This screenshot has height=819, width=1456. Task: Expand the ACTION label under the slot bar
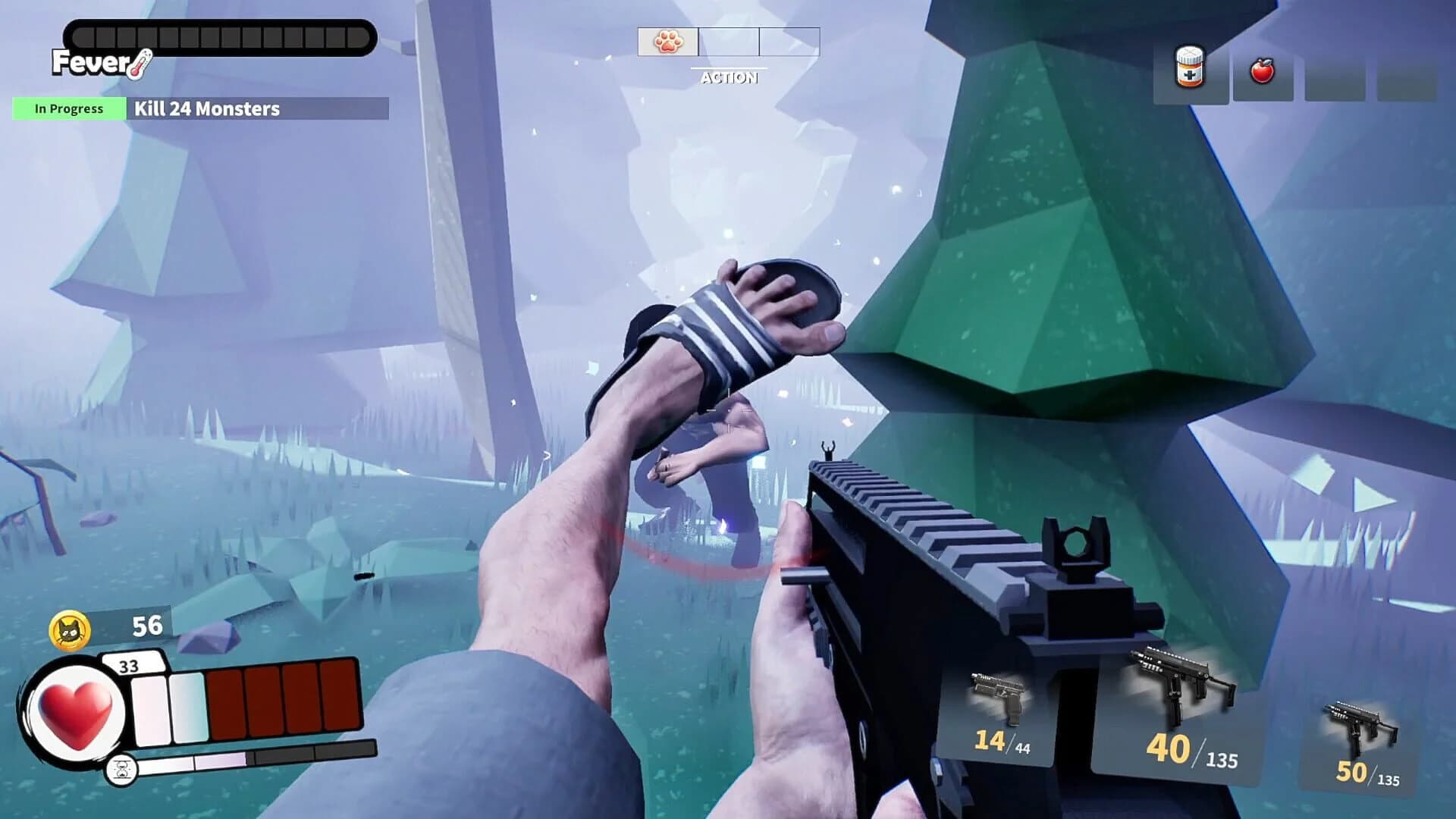(x=730, y=78)
